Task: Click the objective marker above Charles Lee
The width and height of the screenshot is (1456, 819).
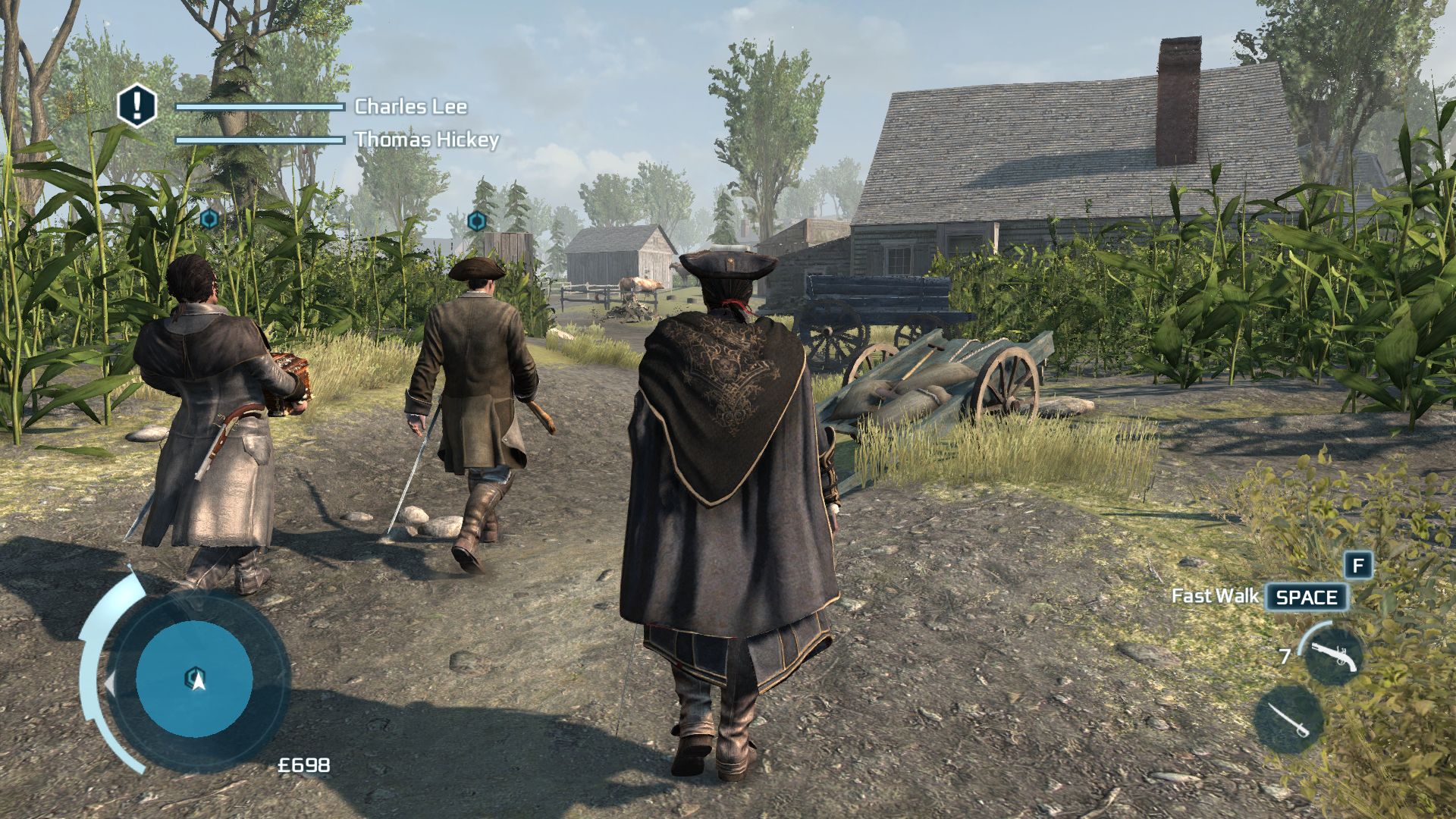Action: pos(476,221)
